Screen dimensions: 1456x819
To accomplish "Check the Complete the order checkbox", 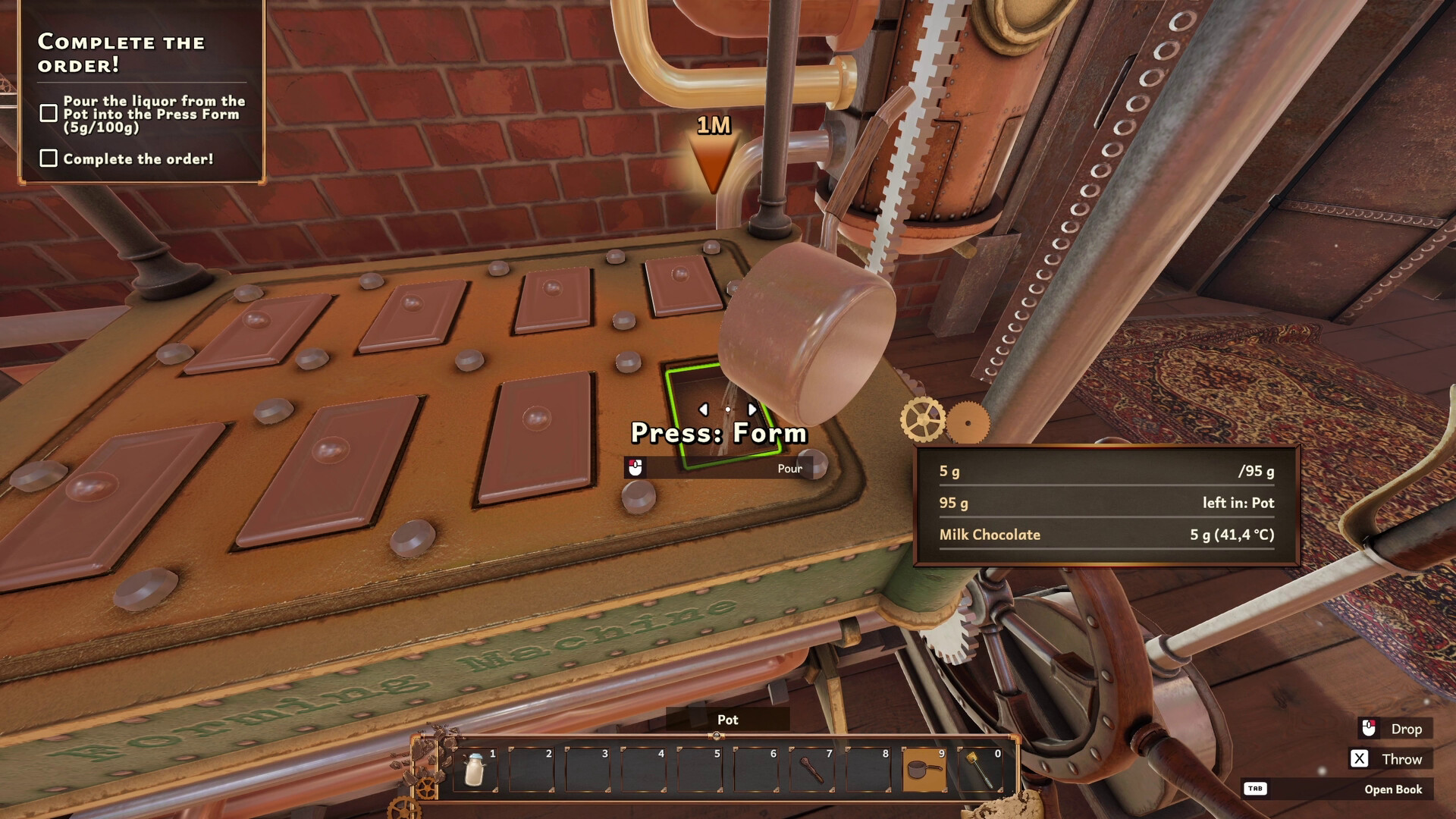I will click(50, 158).
